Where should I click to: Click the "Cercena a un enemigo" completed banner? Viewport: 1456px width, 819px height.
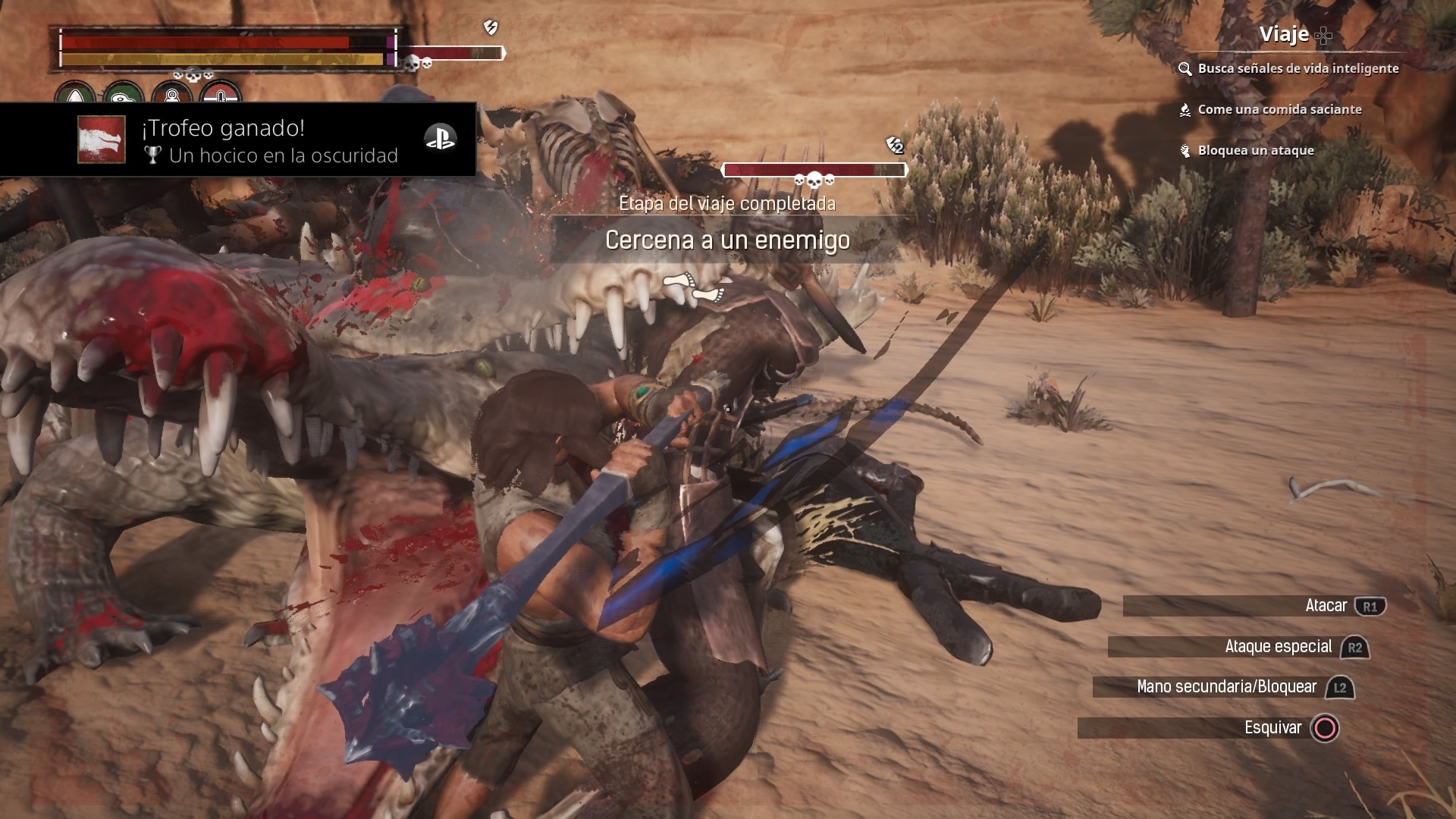727,240
